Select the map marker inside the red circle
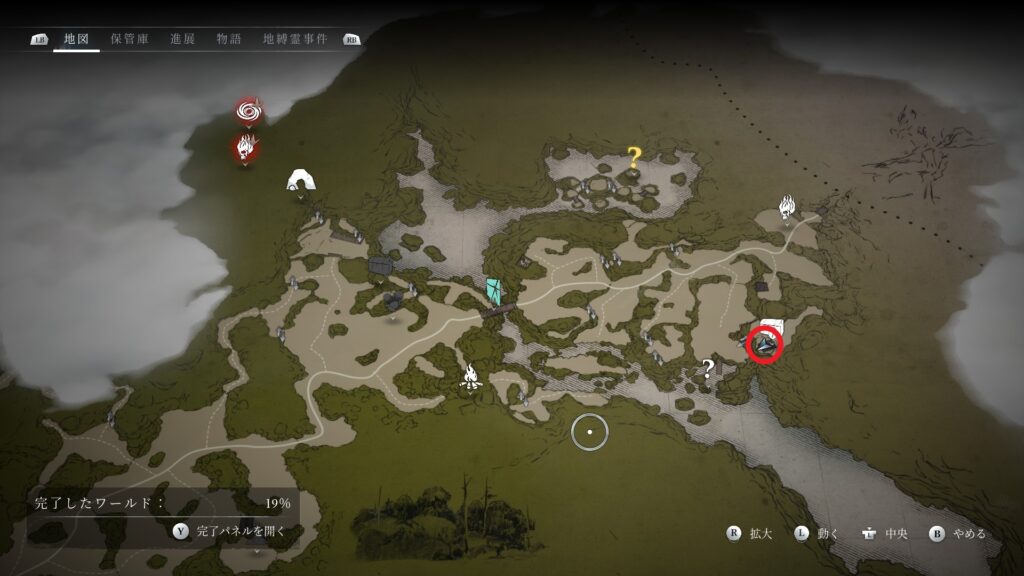The height and width of the screenshot is (576, 1024). [x=766, y=345]
